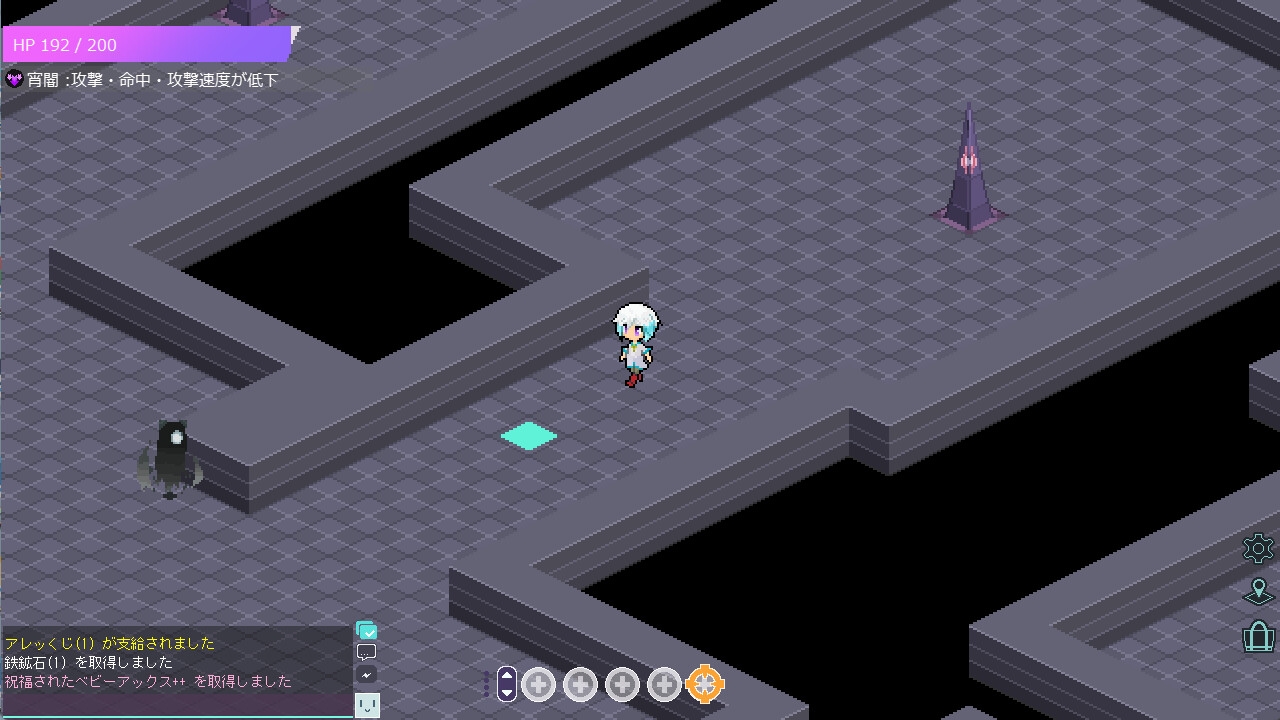Open the gear settings menu
The height and width of the screenshot is (720, 1280).
[1258, 548]
